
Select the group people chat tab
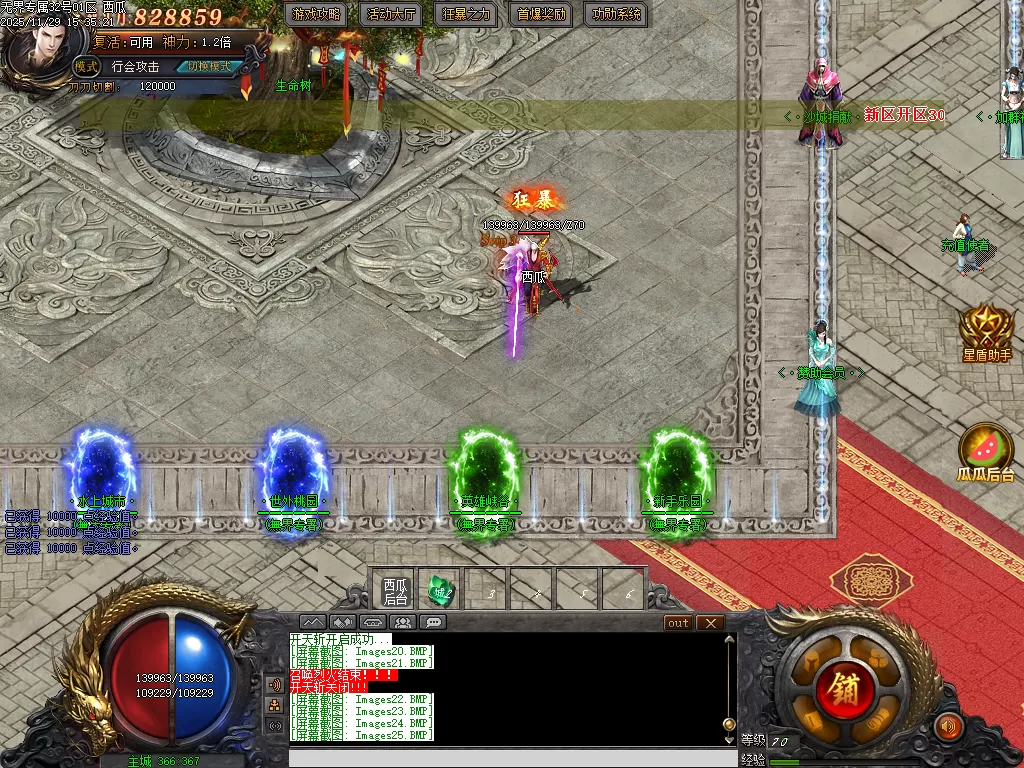click(403, 622)
